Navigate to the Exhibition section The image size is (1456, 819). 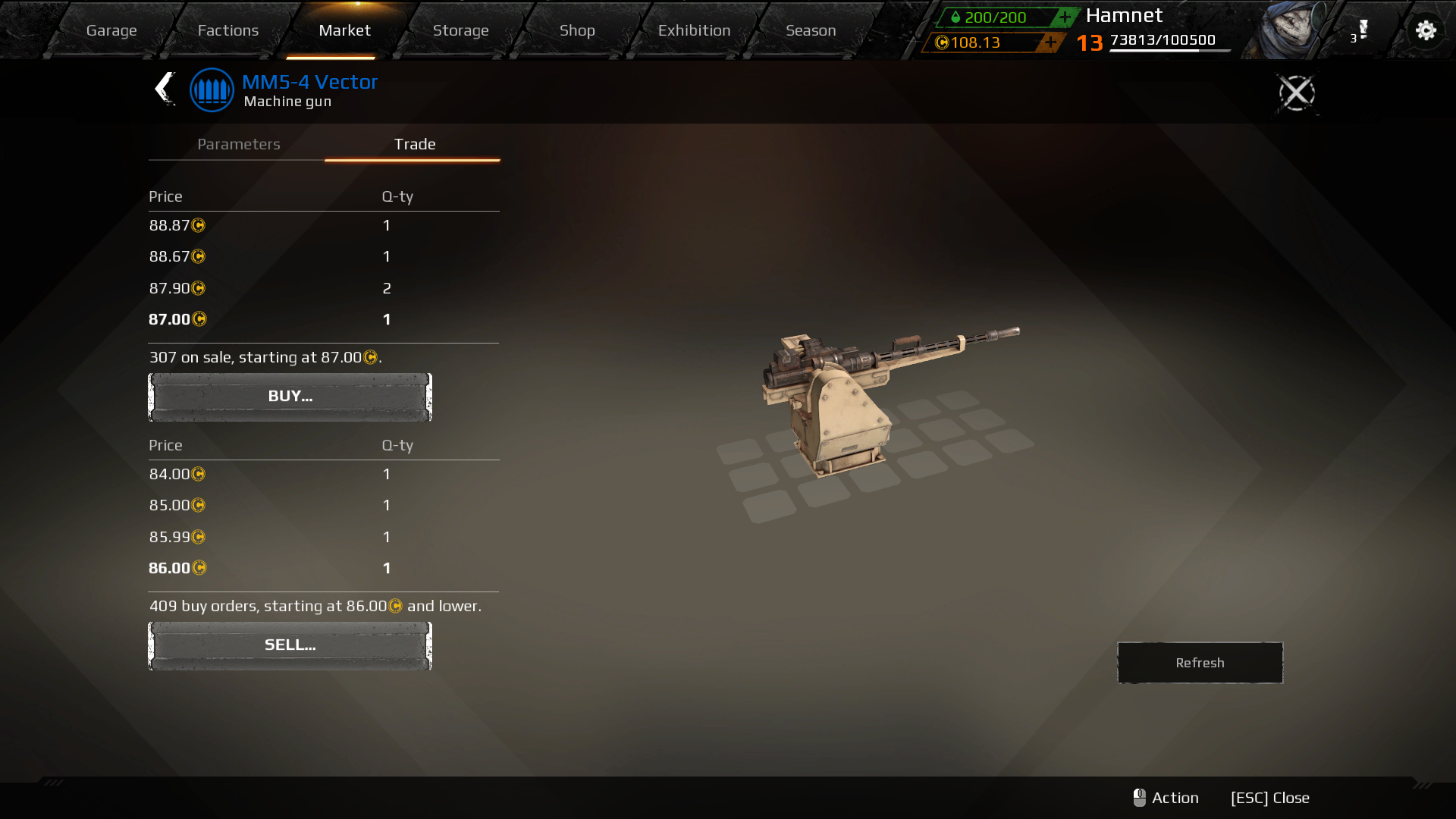click(694, 30)
